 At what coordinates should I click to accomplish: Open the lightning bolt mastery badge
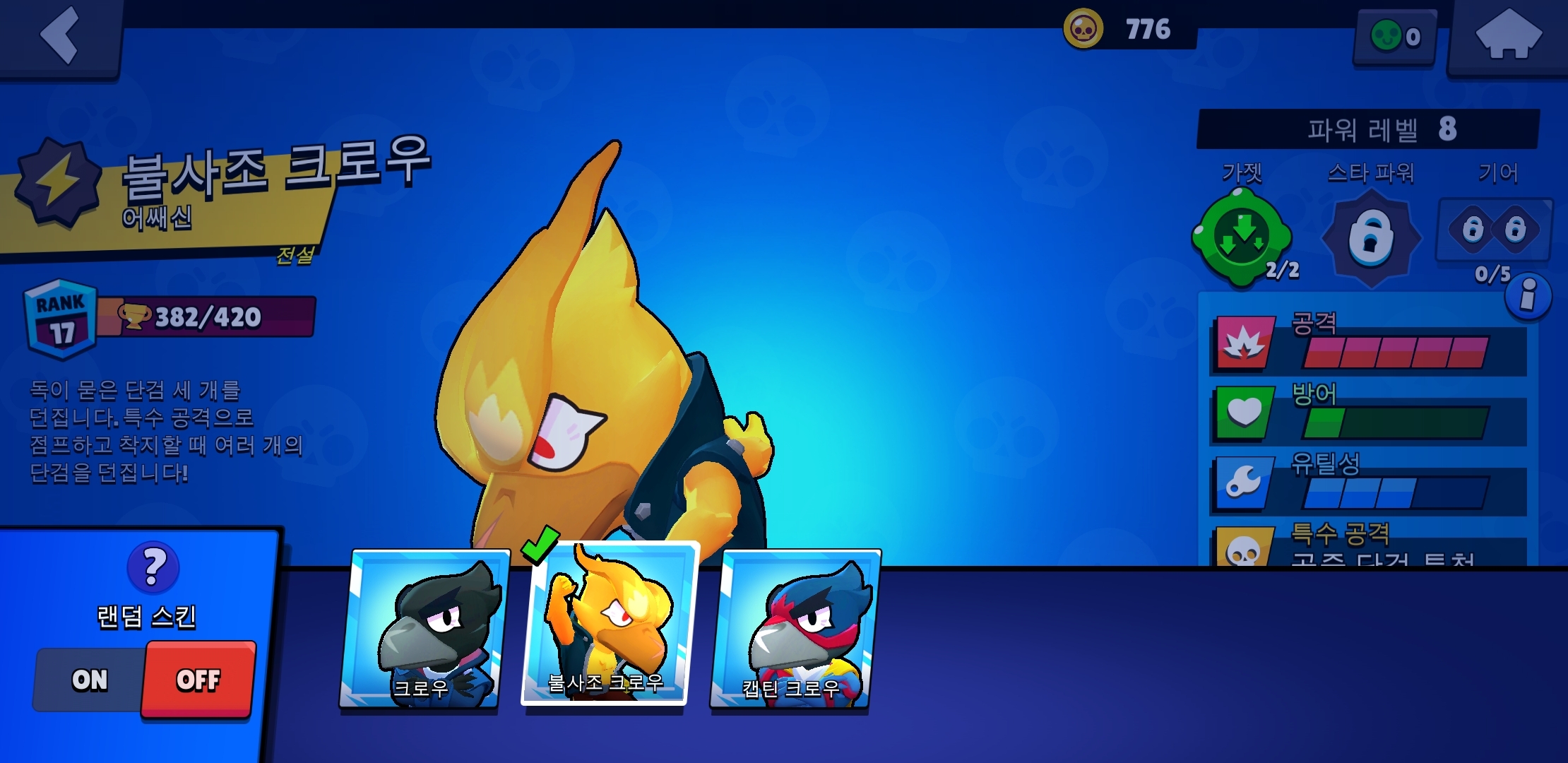click(x=58, y=181)
